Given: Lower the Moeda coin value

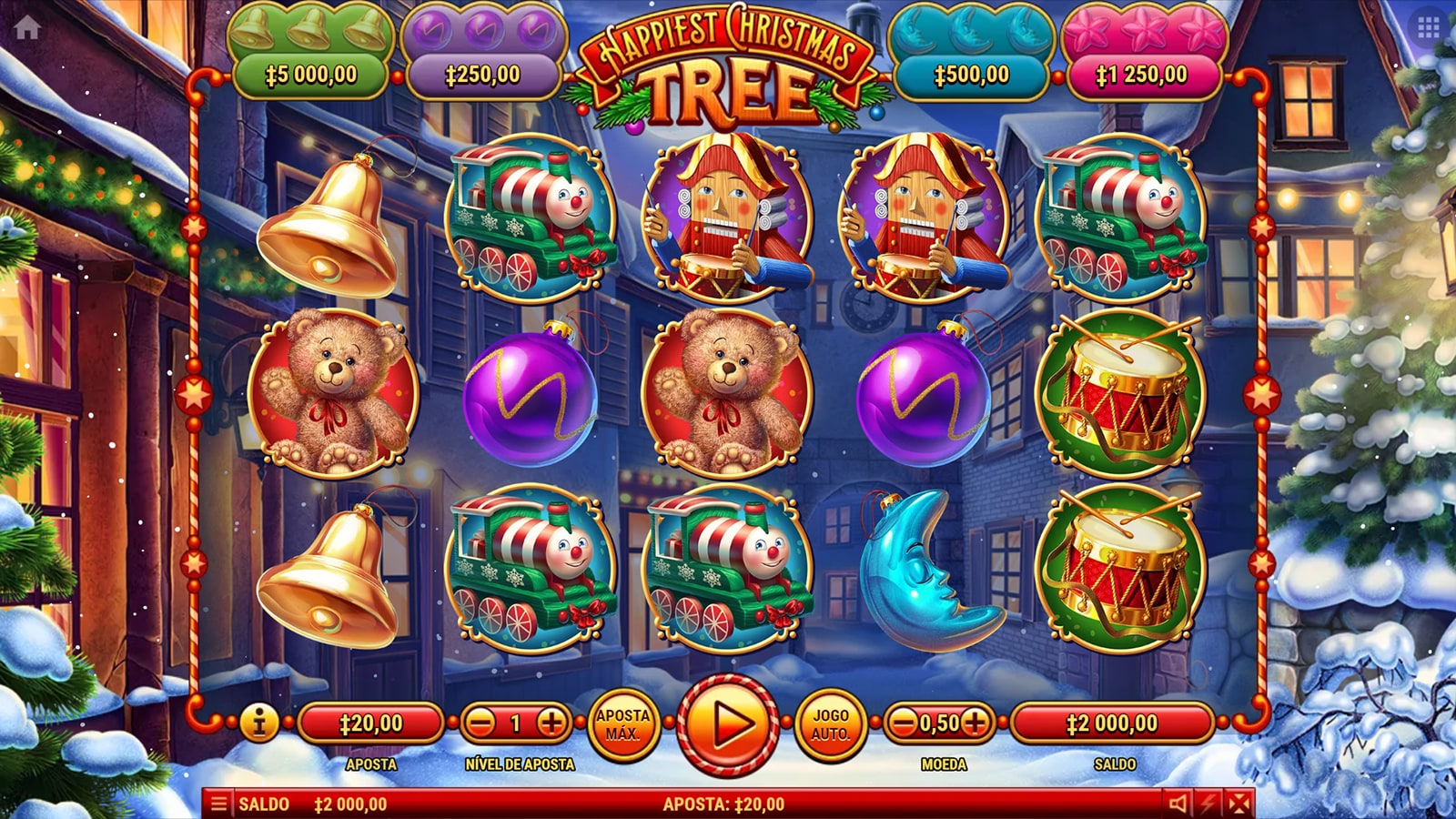Looking at the screenshot, I should [903, 723].
